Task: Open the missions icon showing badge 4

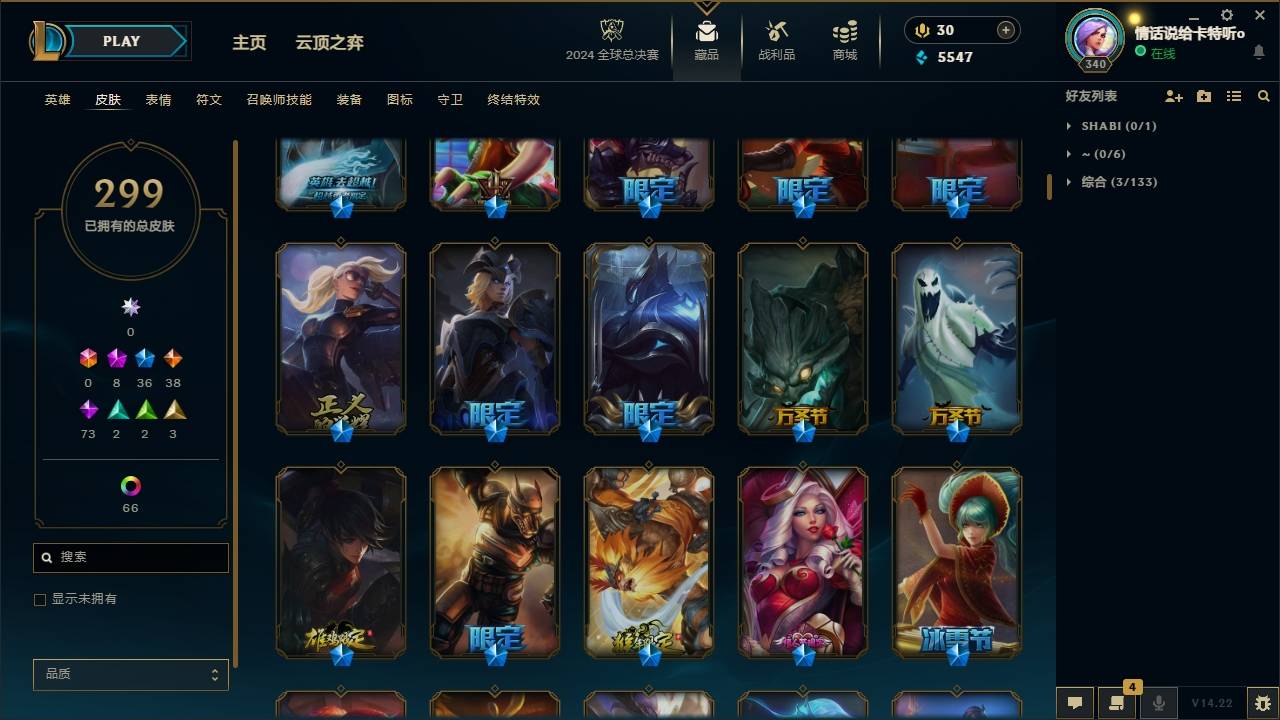Action: point(1116,703)
